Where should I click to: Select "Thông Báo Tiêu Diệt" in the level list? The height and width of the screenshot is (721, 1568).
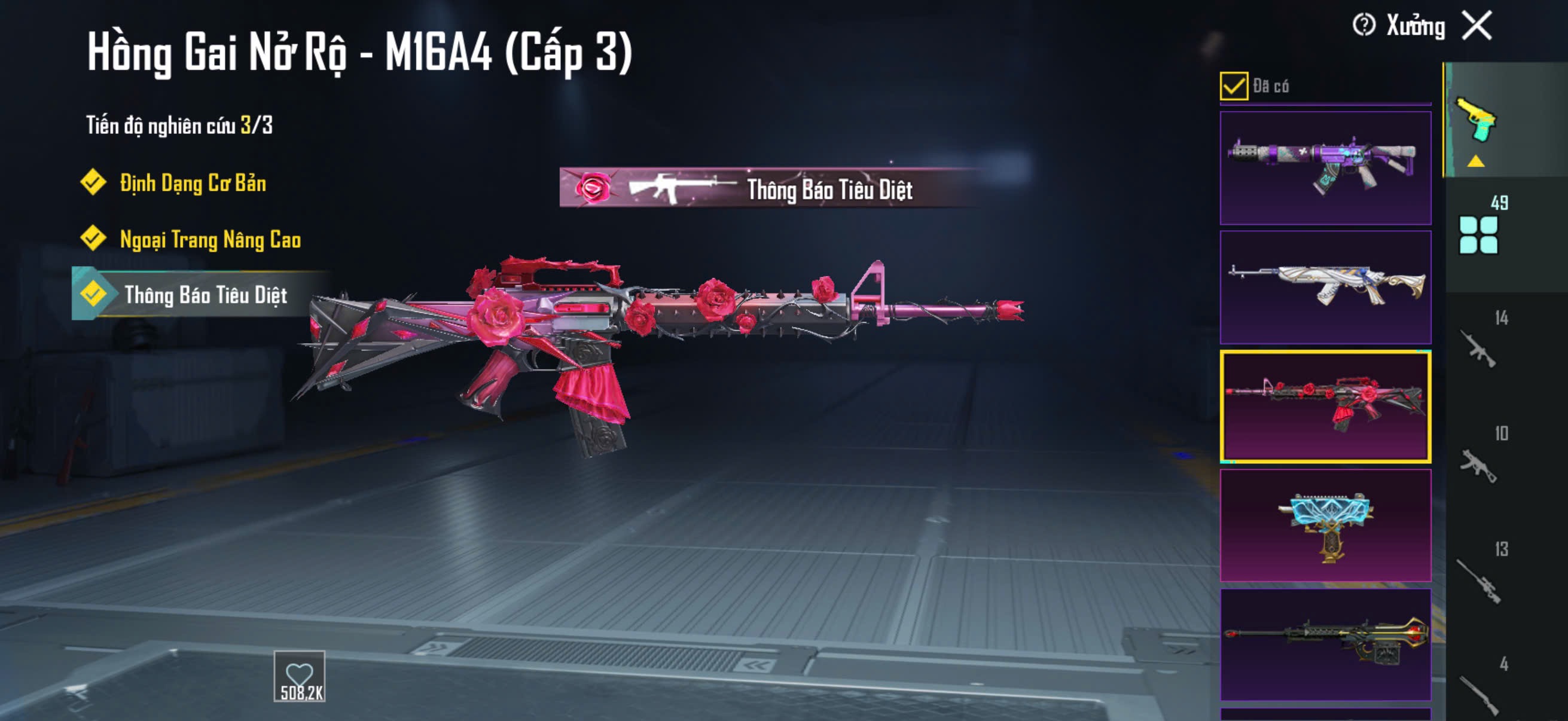coord(205,295)
